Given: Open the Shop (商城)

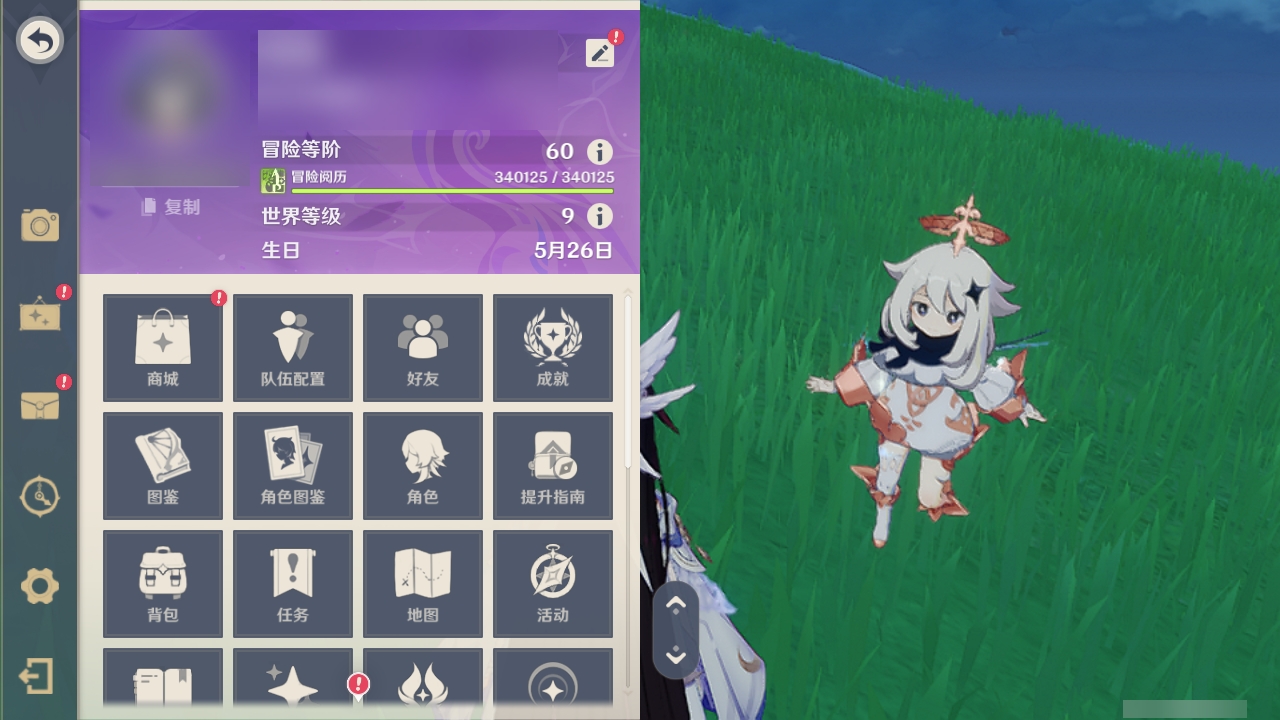Looking at the screenshot, I should (162, 347).
